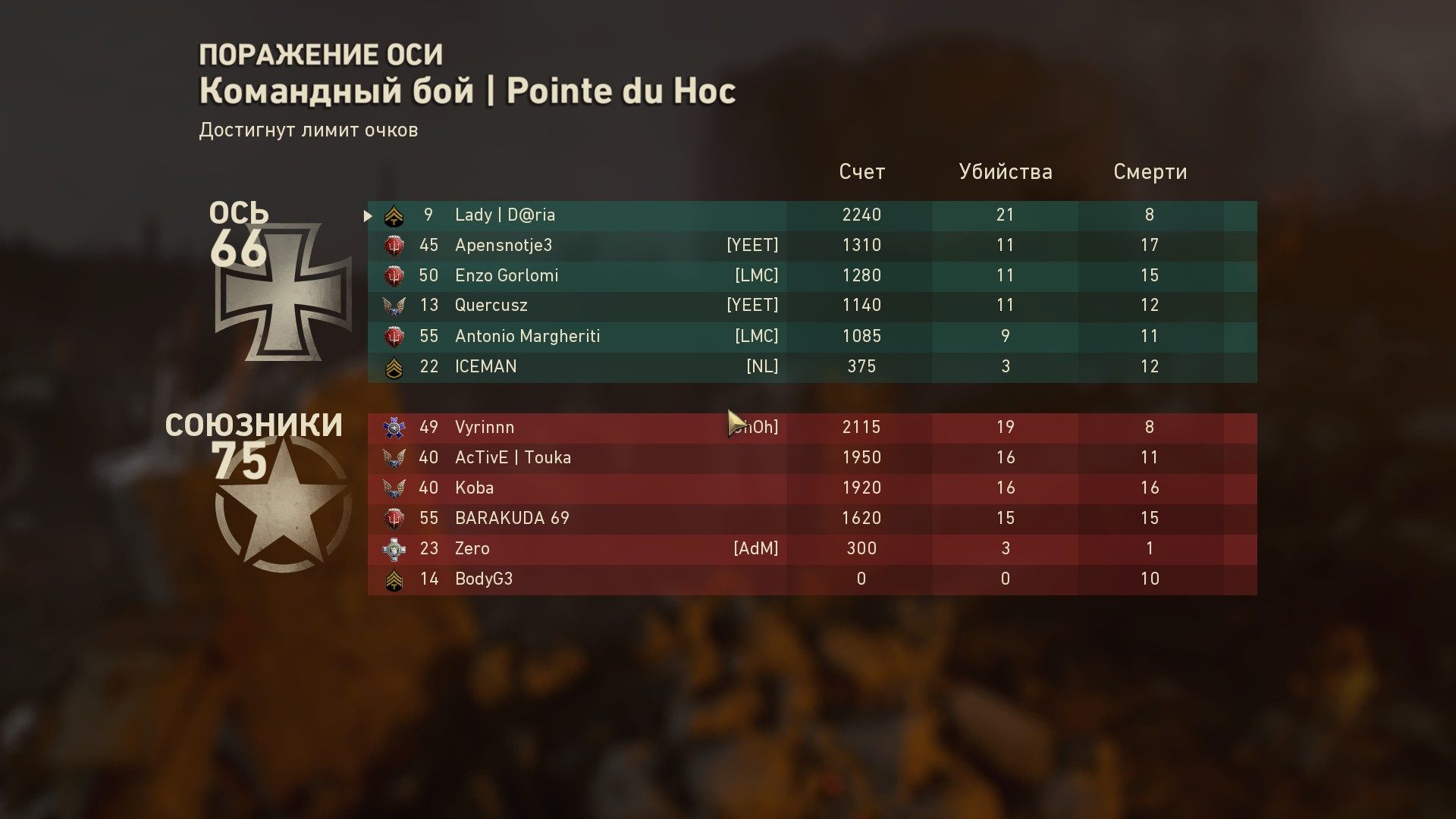Expand the [LMC] tag beside Enzo Gorlomi

755,275
